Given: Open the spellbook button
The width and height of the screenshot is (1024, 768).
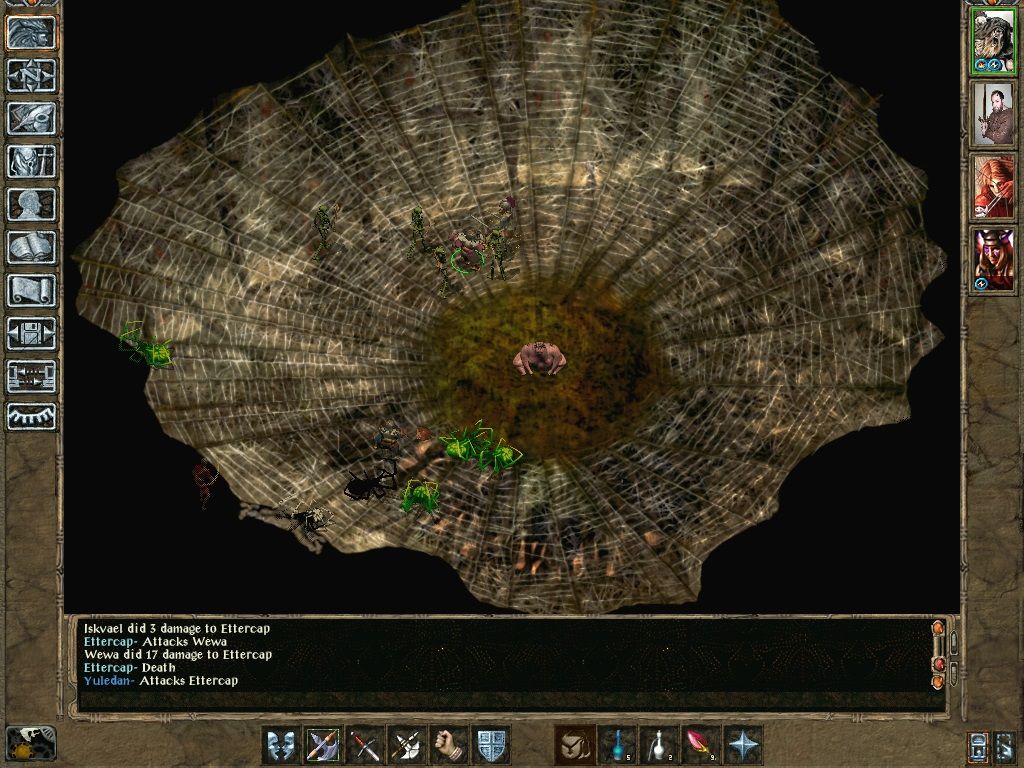Looking at the screenshot, I should [32, 248].
